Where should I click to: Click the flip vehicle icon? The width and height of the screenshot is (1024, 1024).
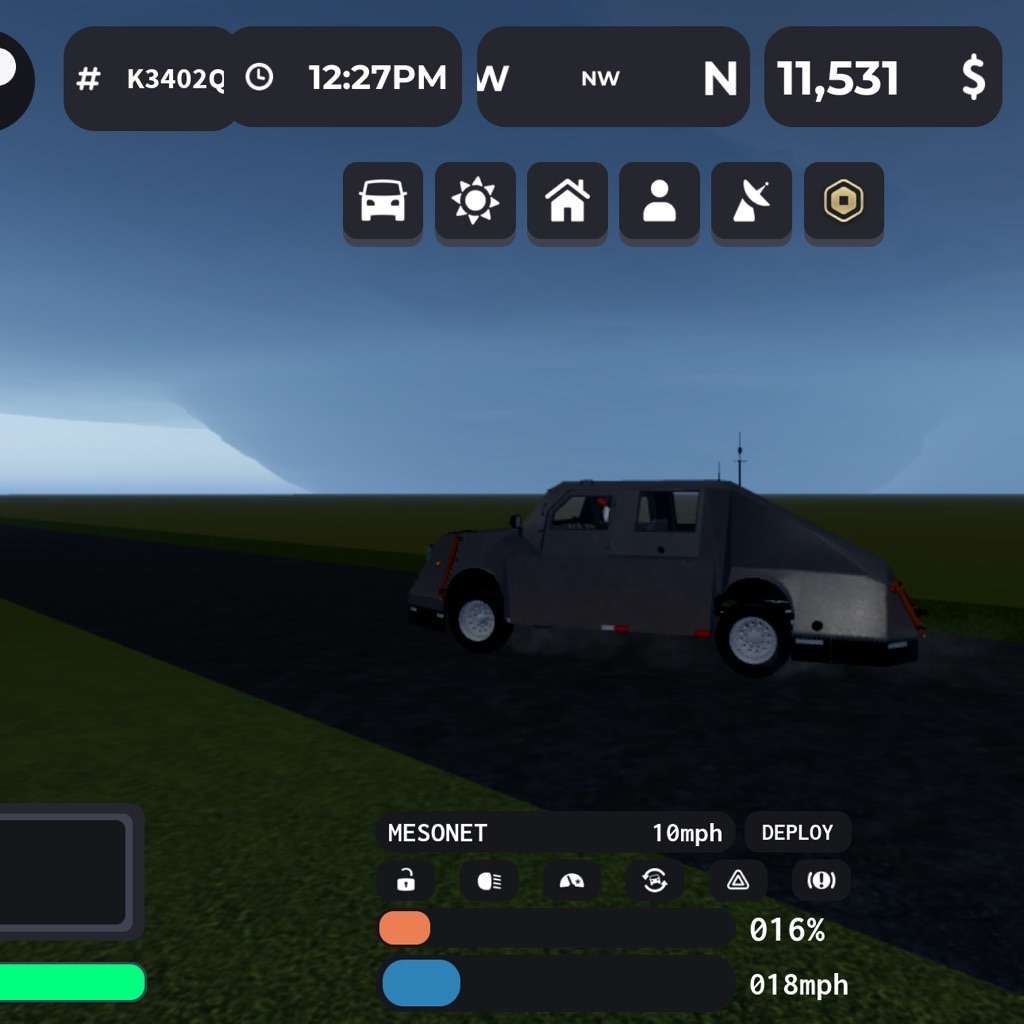[655, 881]
